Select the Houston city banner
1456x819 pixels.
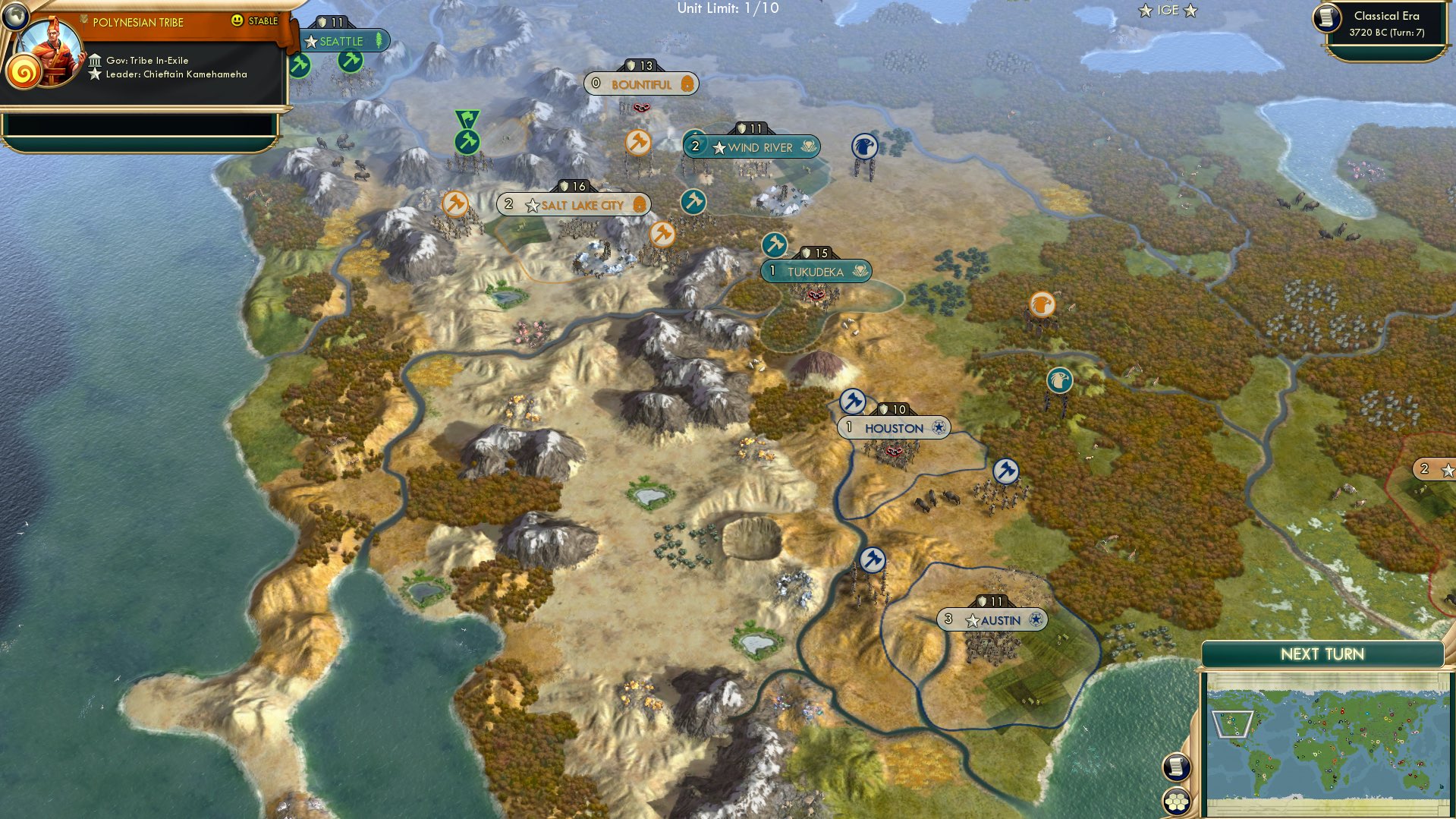click(895, 428)
